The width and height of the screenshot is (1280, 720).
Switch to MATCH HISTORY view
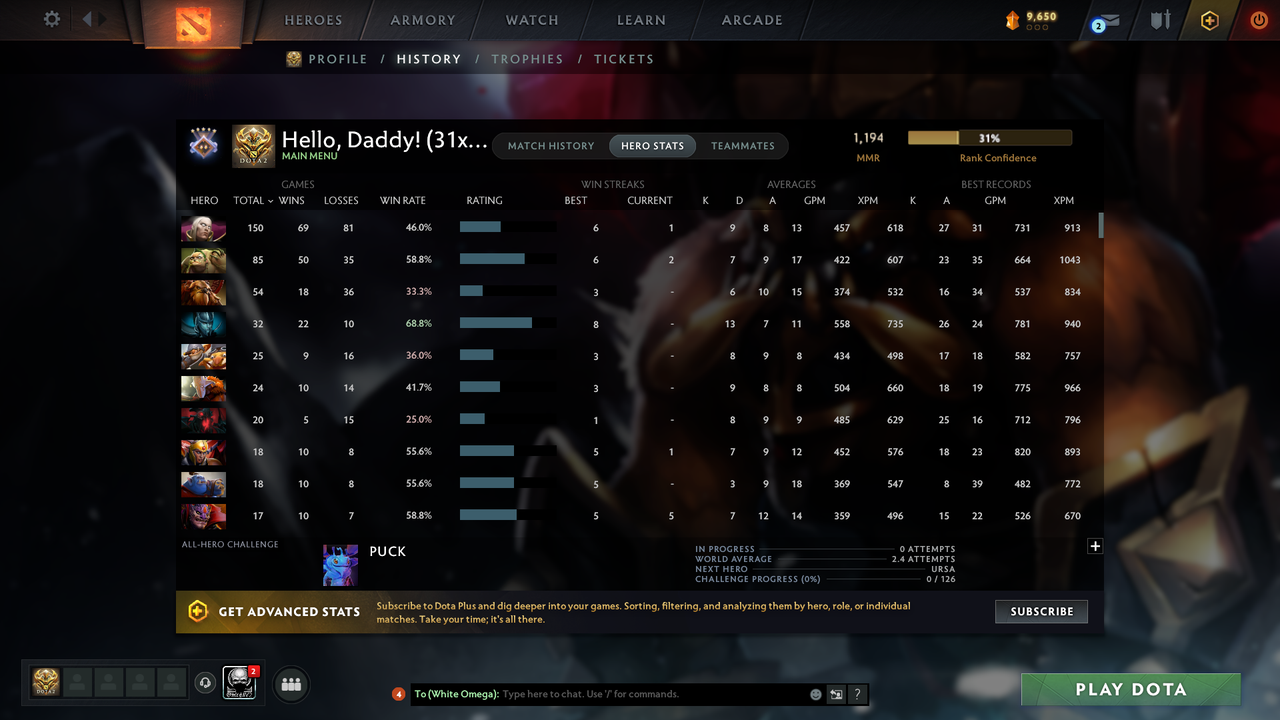[x=550, y=145]
